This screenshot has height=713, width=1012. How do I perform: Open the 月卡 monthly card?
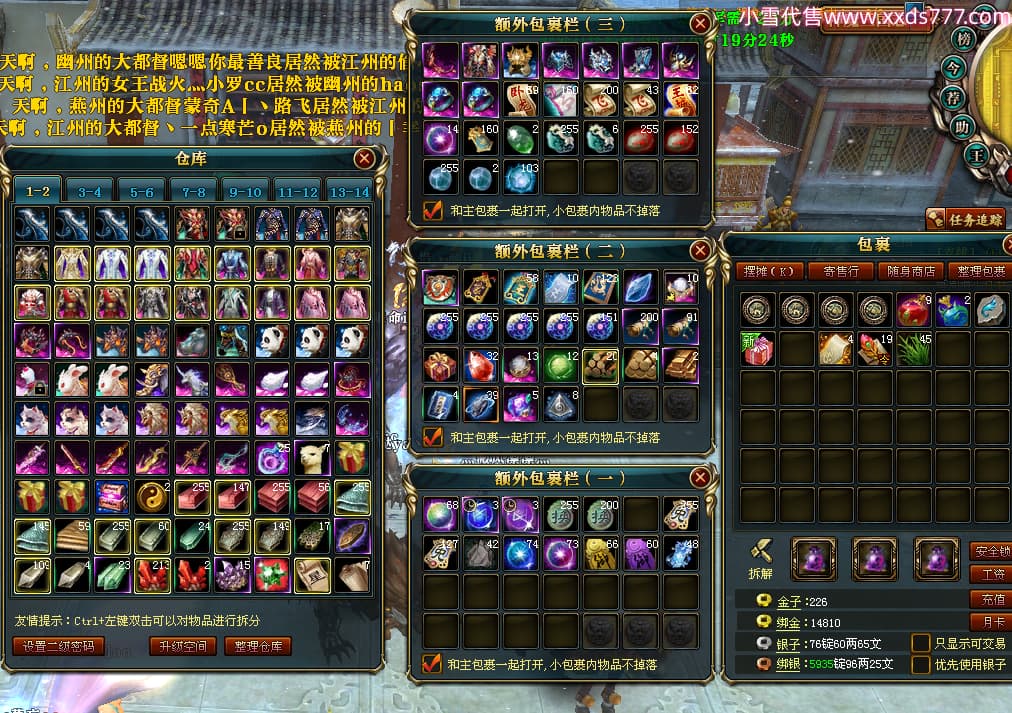pyautogui.click(x=988, y=622)
